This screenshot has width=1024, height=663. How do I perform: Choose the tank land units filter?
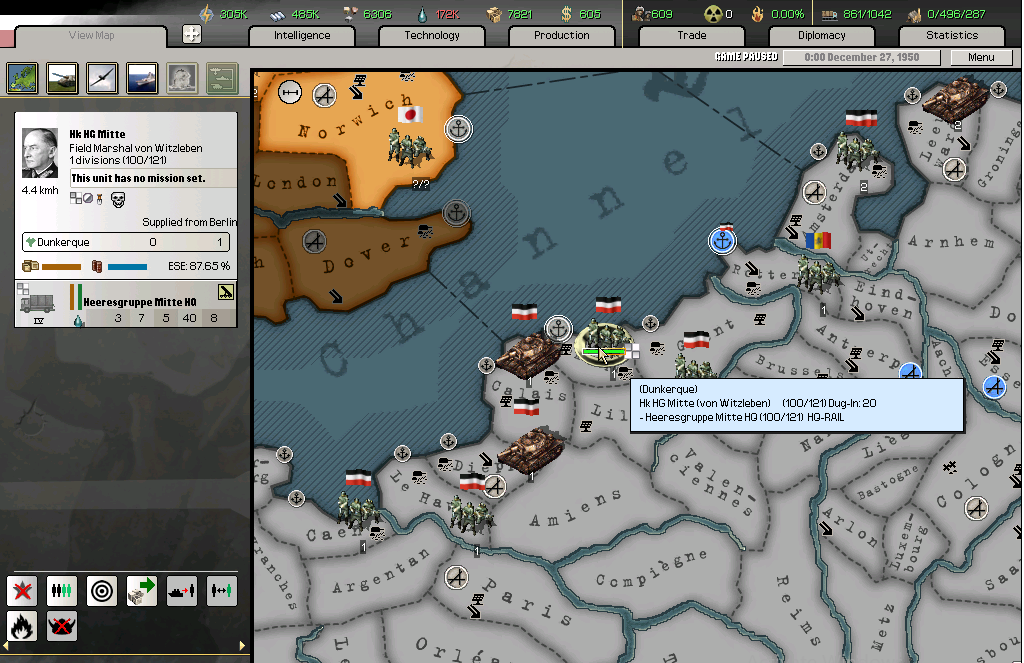coord(62,77)
